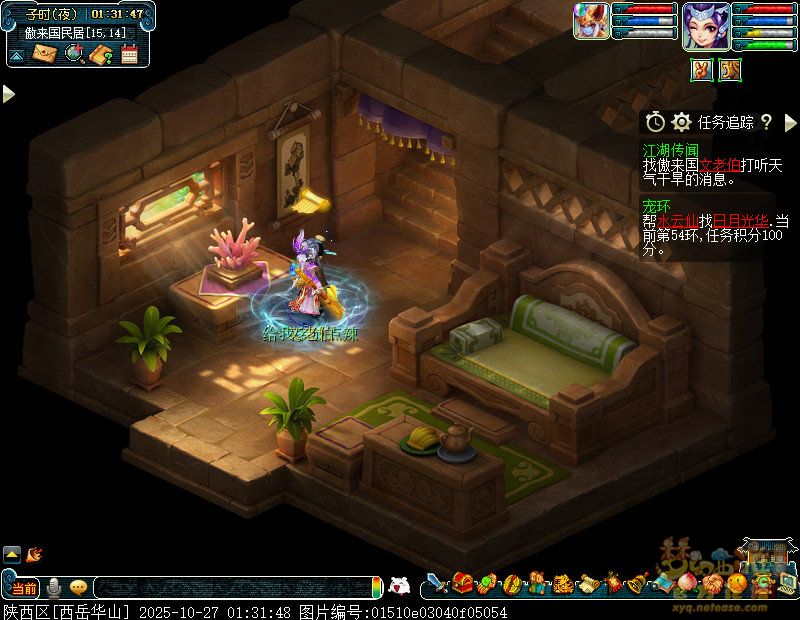Open the quest tracker help question mark
The height and width of the screenshot is (620, 800).
[x=766, y=122]
